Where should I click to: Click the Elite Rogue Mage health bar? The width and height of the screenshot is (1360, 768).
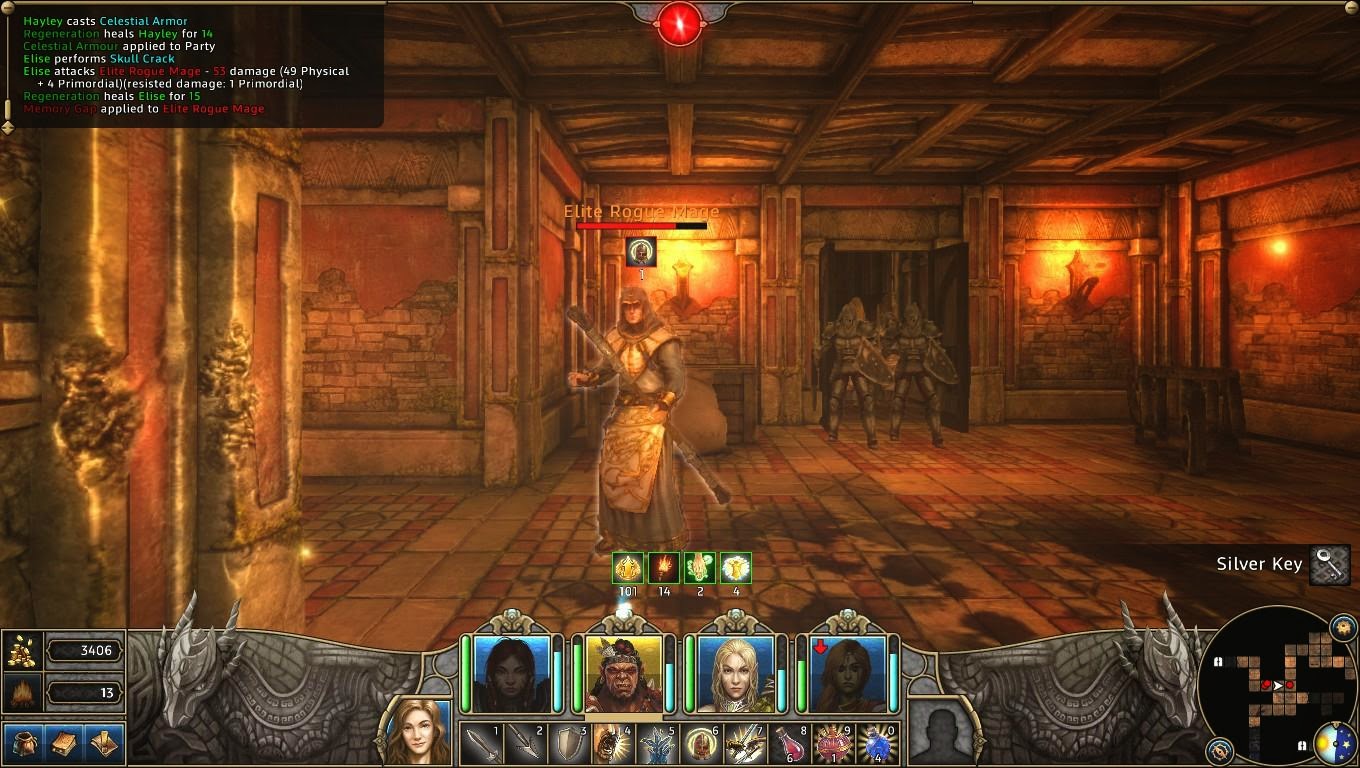tap(640, 225)
